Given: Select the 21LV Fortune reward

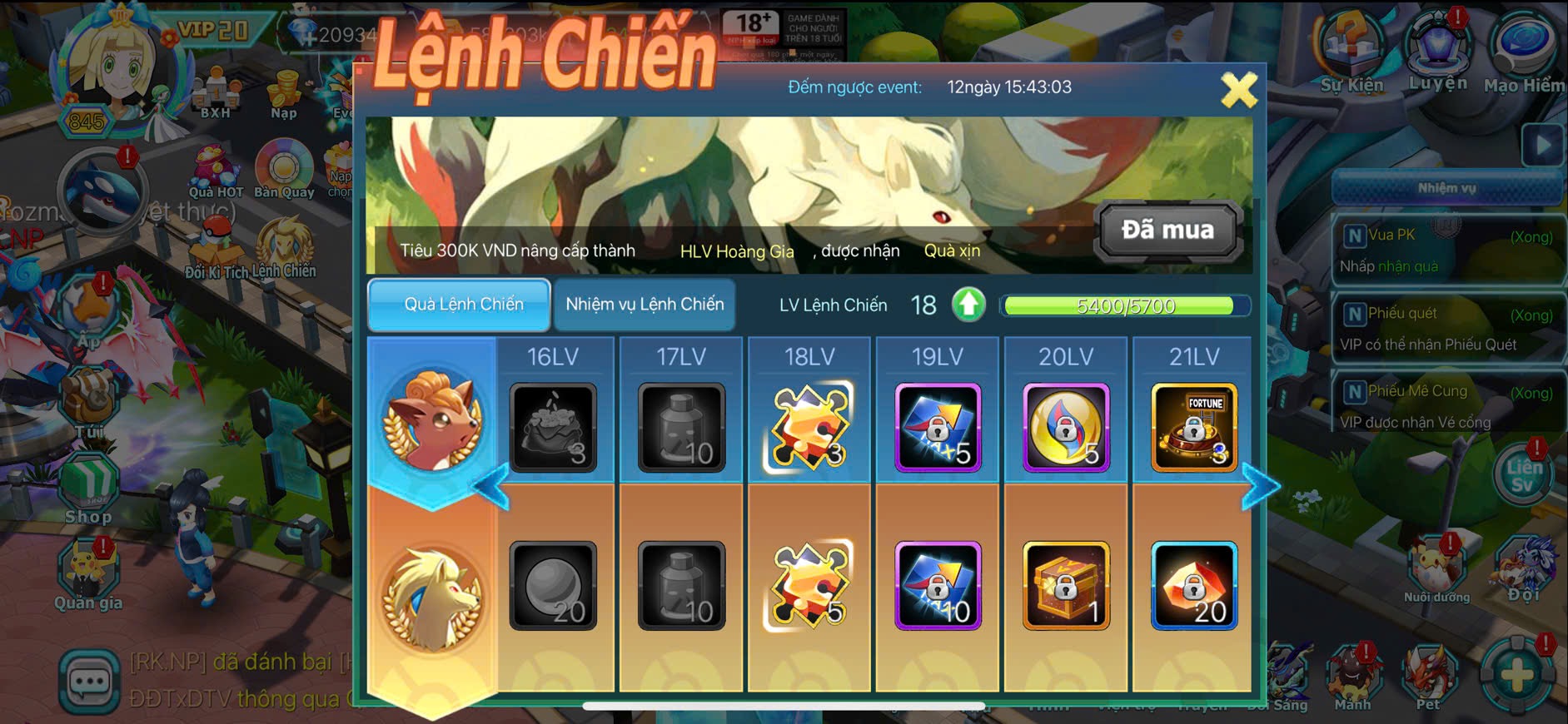Looking at the screenshot, I should pos(1193,428).
